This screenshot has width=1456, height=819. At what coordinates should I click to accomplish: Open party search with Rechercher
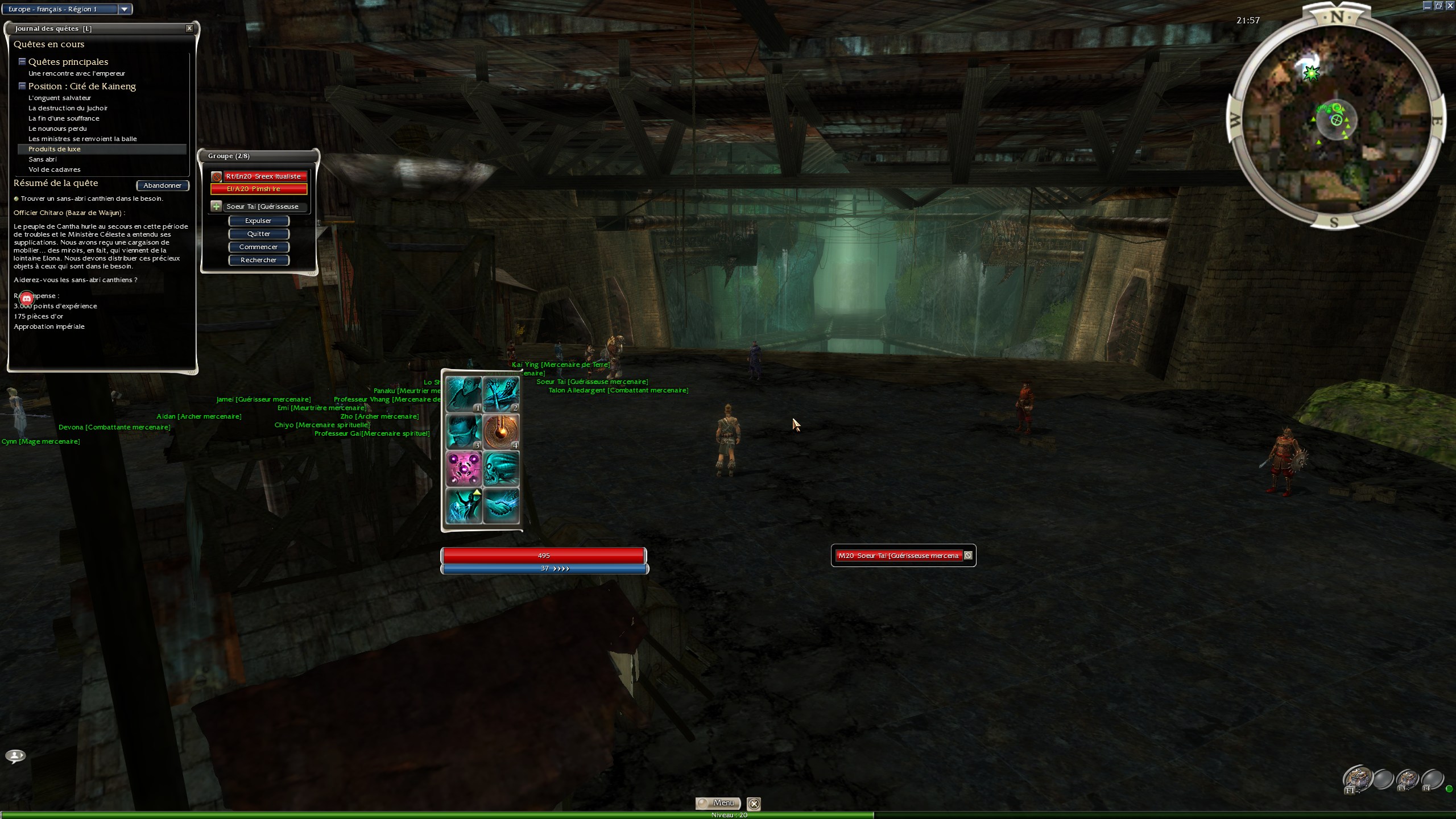point(258,260)
